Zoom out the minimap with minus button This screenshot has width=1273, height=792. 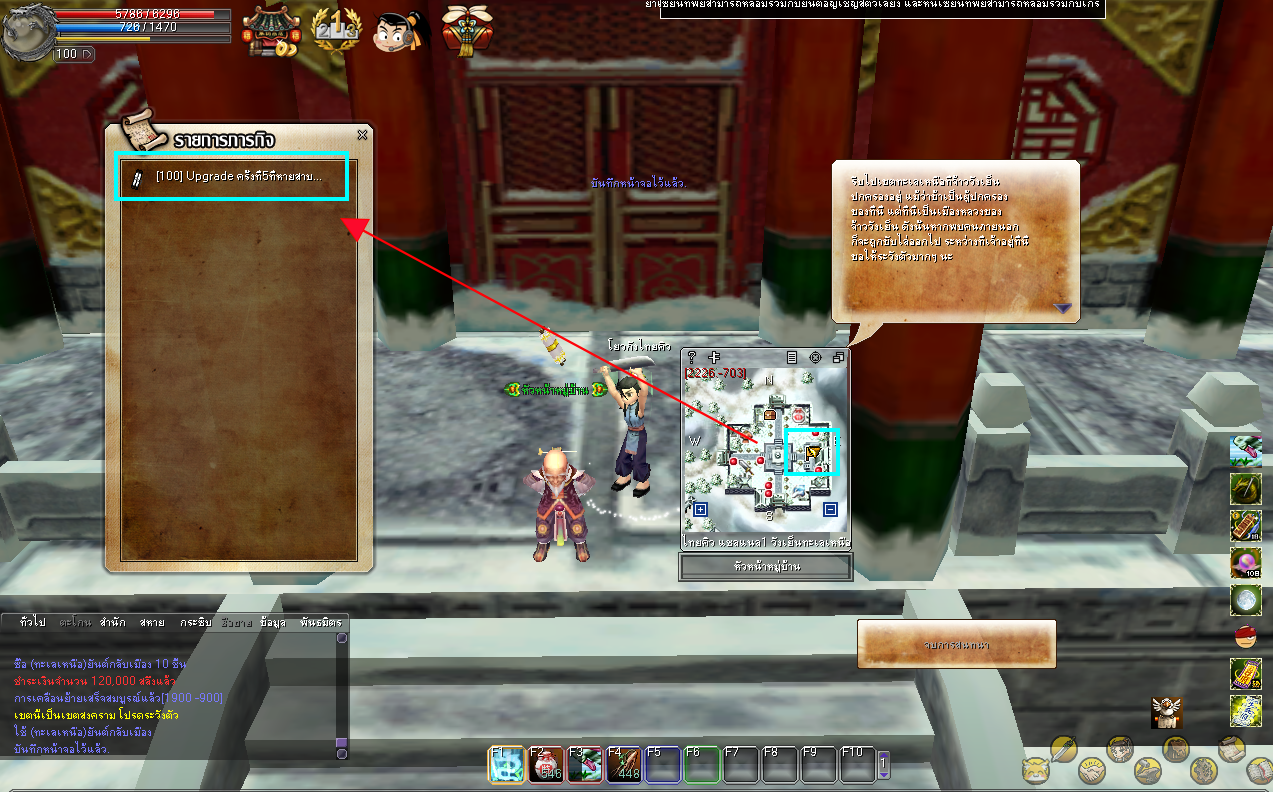[830, 510]
